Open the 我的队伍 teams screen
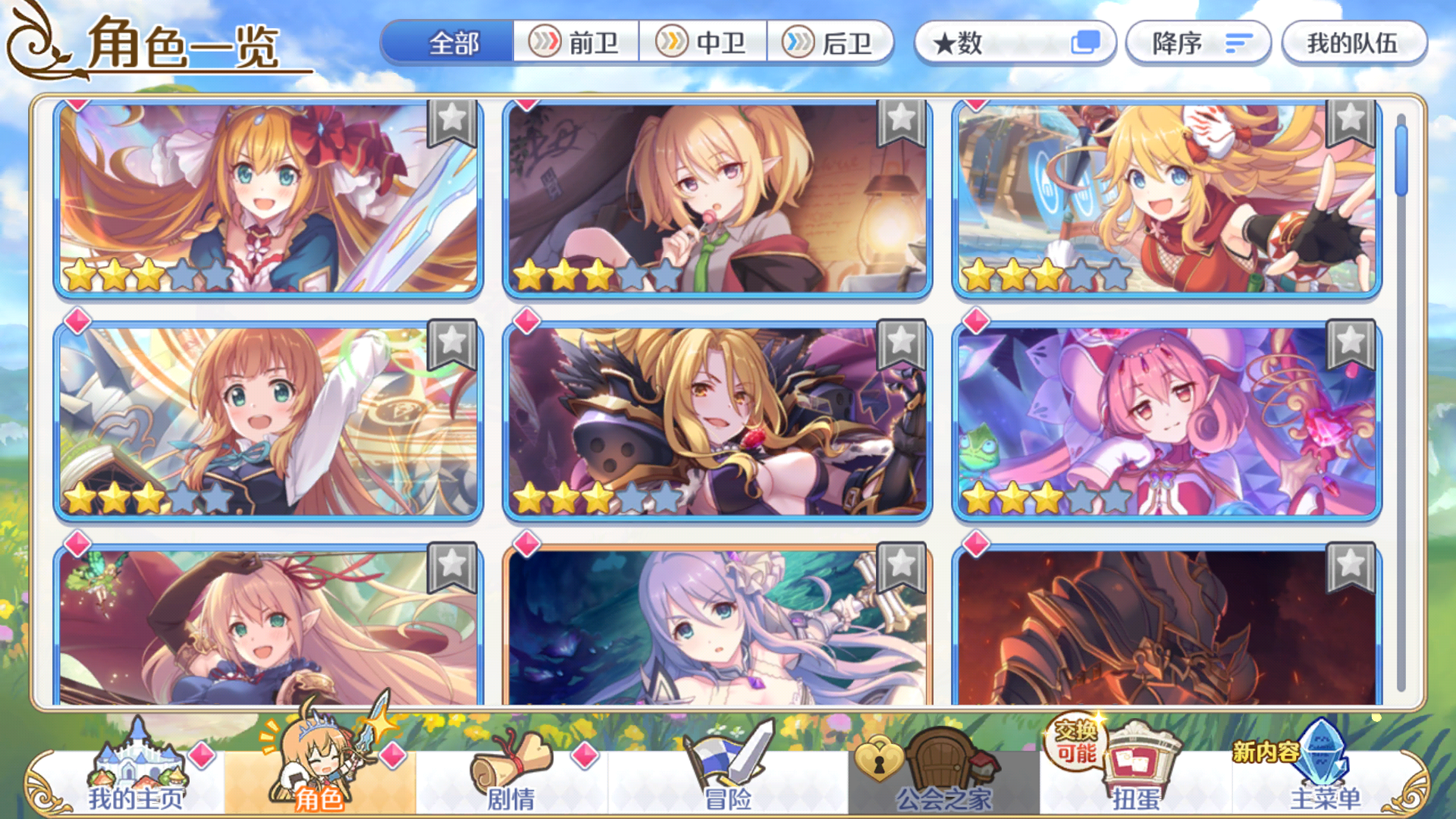The image size is (1456, 819). pyautogui.click(x=1354, y=44)
